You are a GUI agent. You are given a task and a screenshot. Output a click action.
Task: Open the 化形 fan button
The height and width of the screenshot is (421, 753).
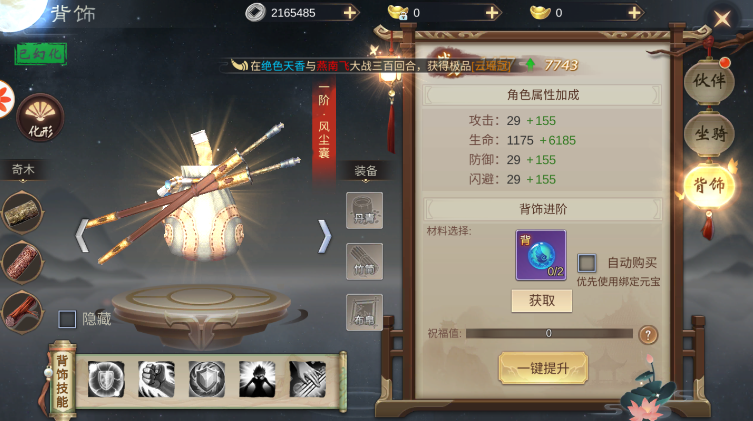[x=40, y=116]
